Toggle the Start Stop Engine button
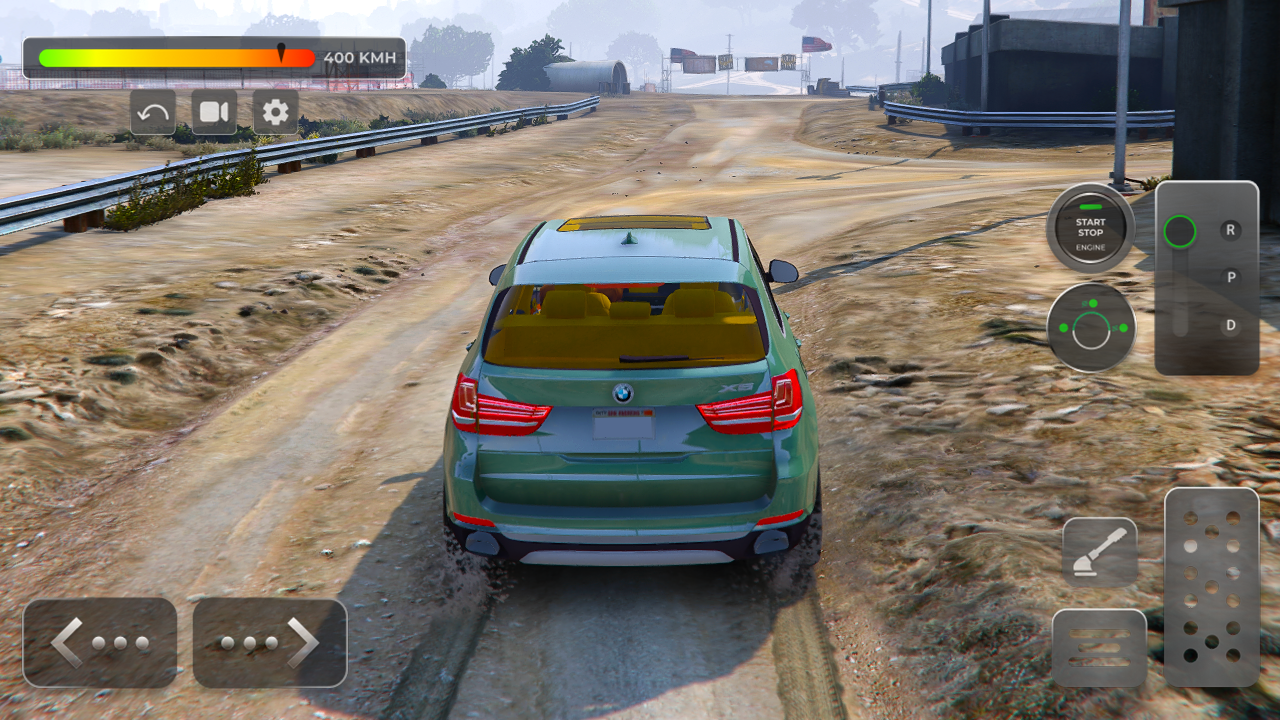 [x=1090, y=228]
